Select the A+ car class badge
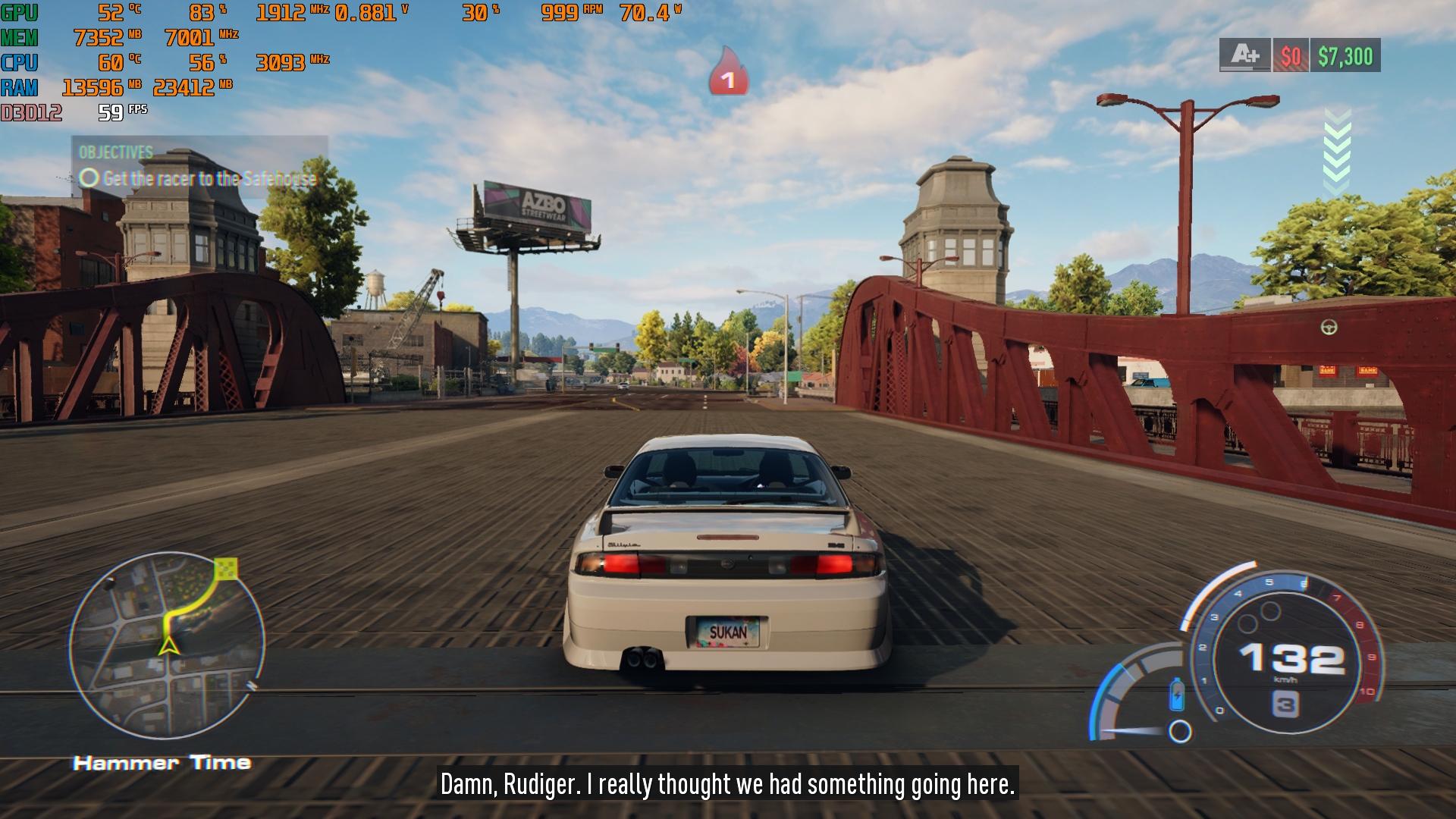 [1244, 55]
